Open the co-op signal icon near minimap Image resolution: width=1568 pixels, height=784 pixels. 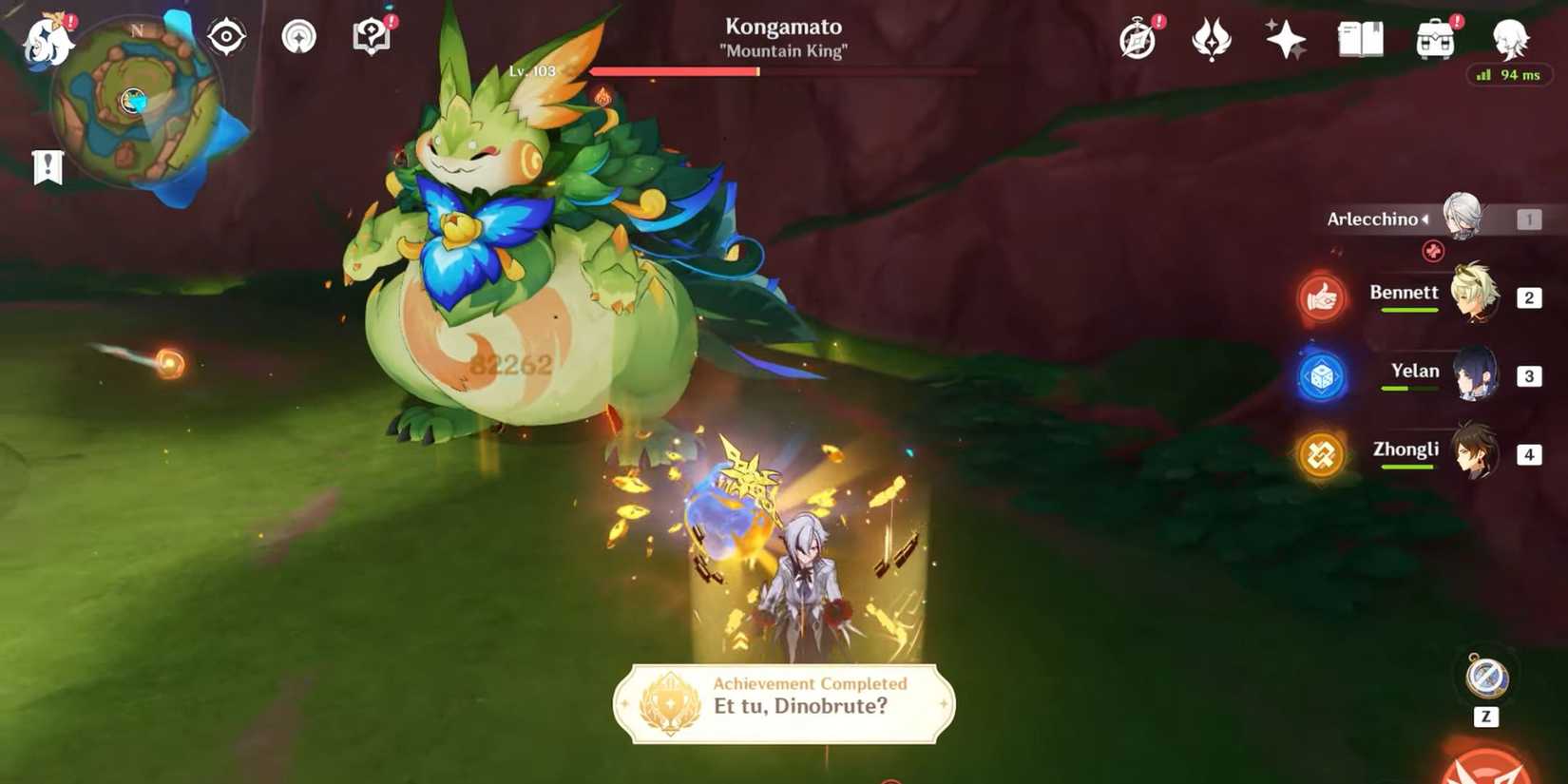tap(297, 36)
